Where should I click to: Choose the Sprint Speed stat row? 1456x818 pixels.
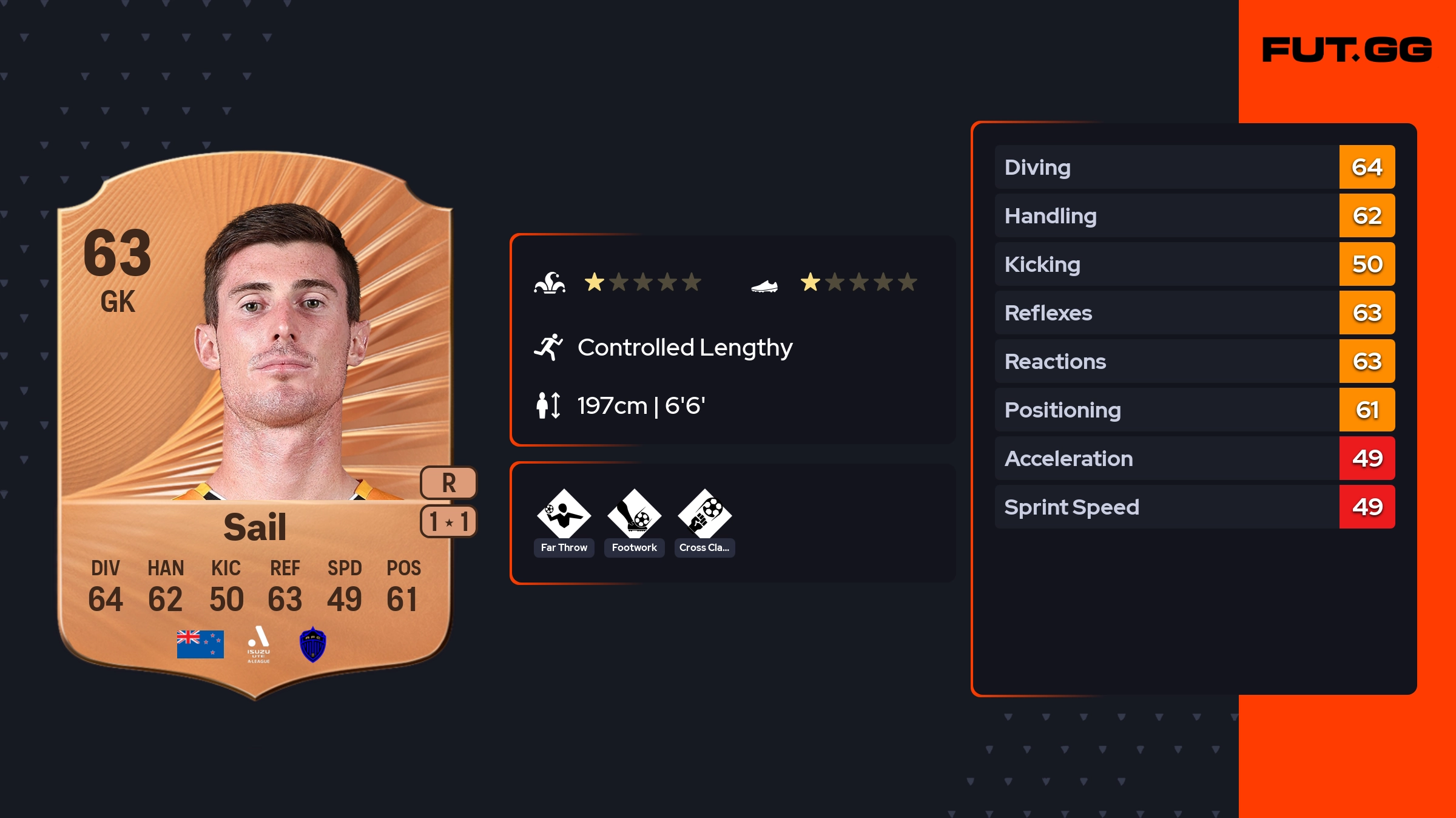point(1194,507)
